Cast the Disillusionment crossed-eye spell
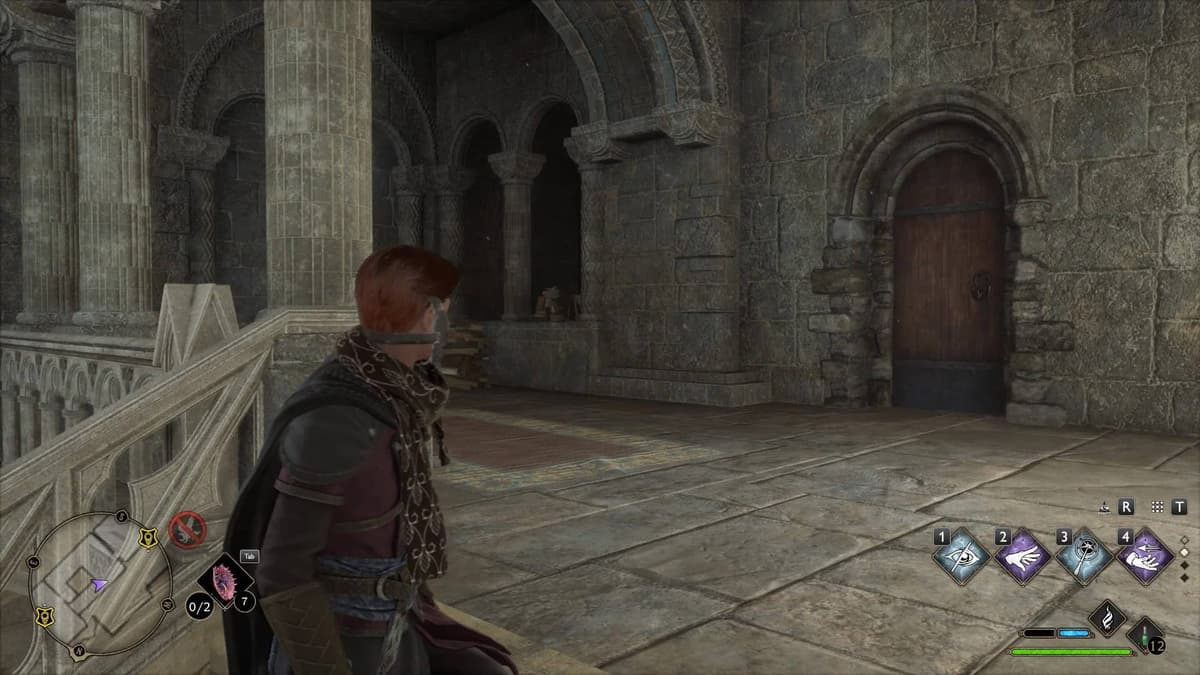 pos(960,555)
